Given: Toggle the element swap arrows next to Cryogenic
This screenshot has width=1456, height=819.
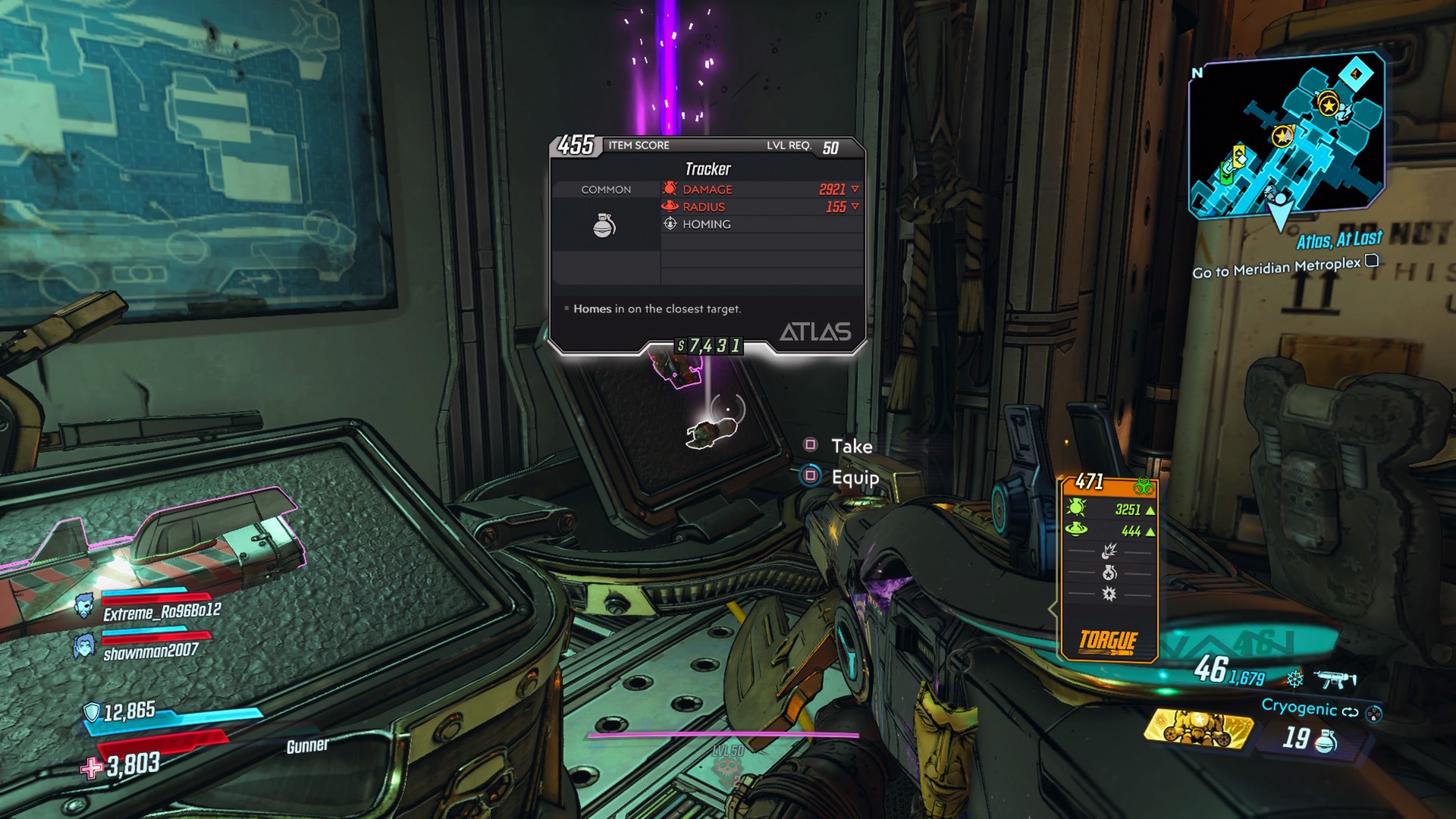Looking at the screenshot, I should point(1349,712).
